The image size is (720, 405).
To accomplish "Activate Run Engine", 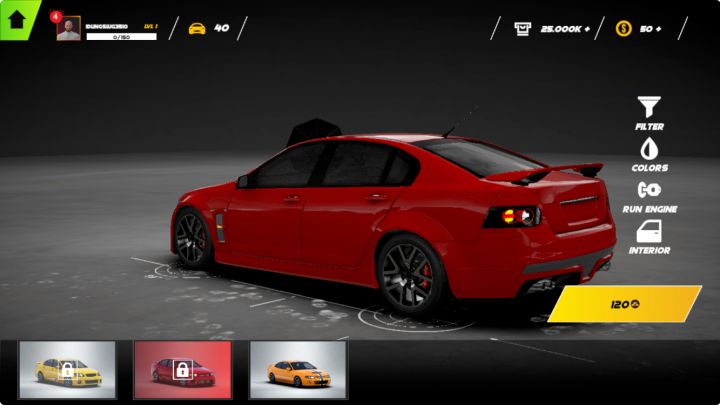I will coord(649,195).
